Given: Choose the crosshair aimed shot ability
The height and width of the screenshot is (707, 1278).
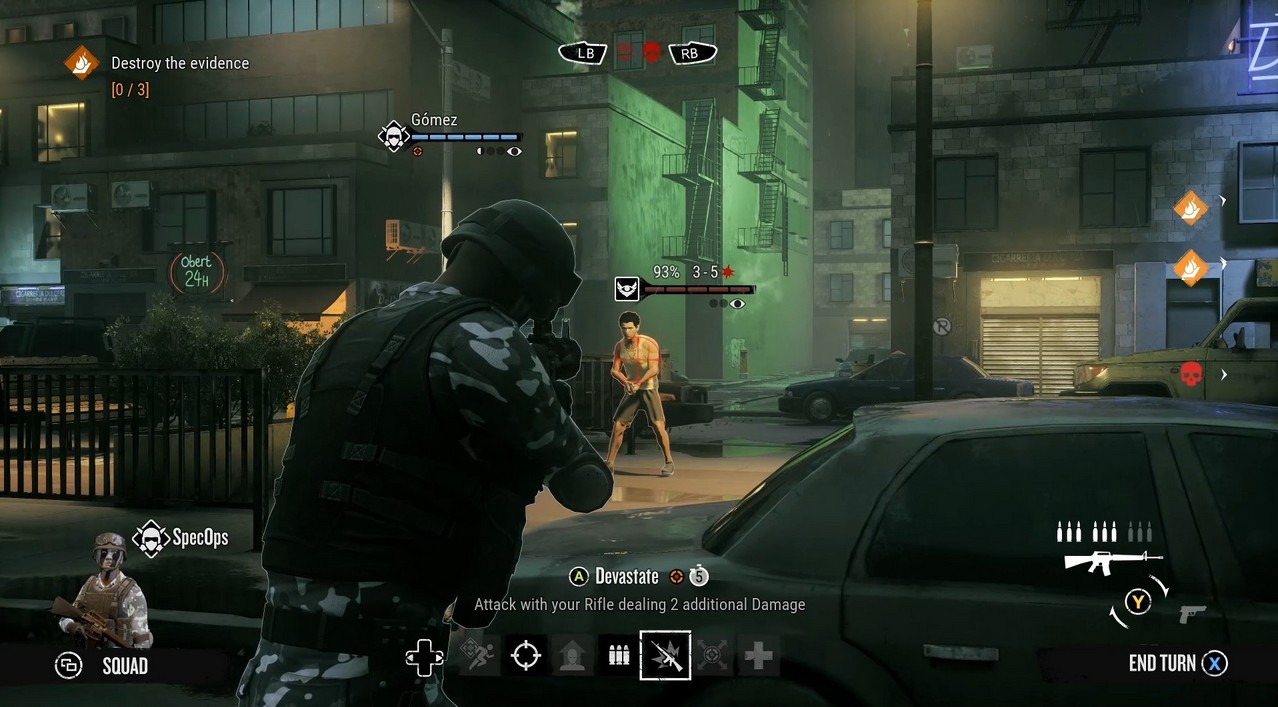Looking at the screenshot, I should coord(525,656).
